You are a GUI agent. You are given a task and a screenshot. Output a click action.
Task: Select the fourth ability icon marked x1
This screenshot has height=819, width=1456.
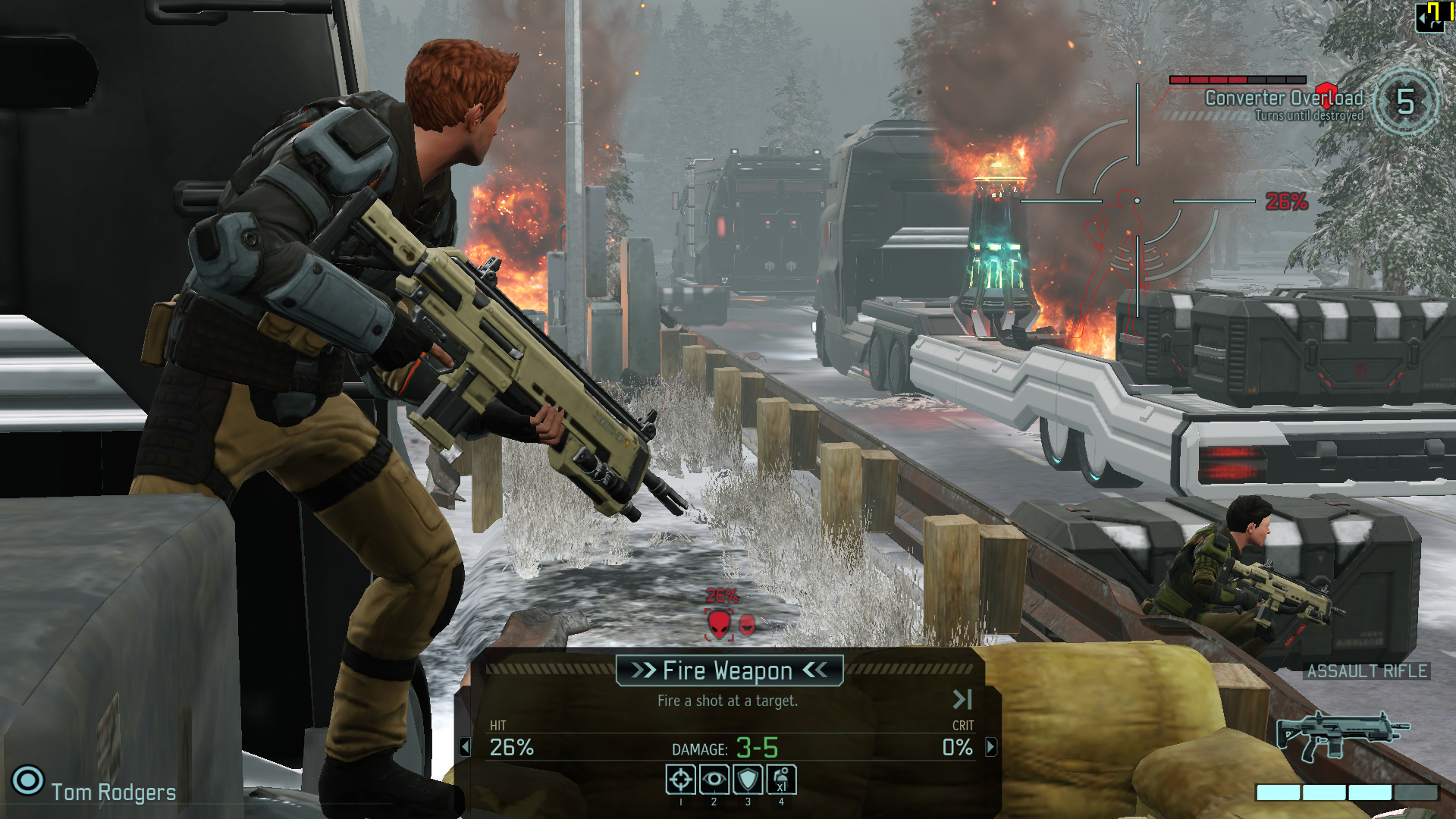(x=782, y=780)
